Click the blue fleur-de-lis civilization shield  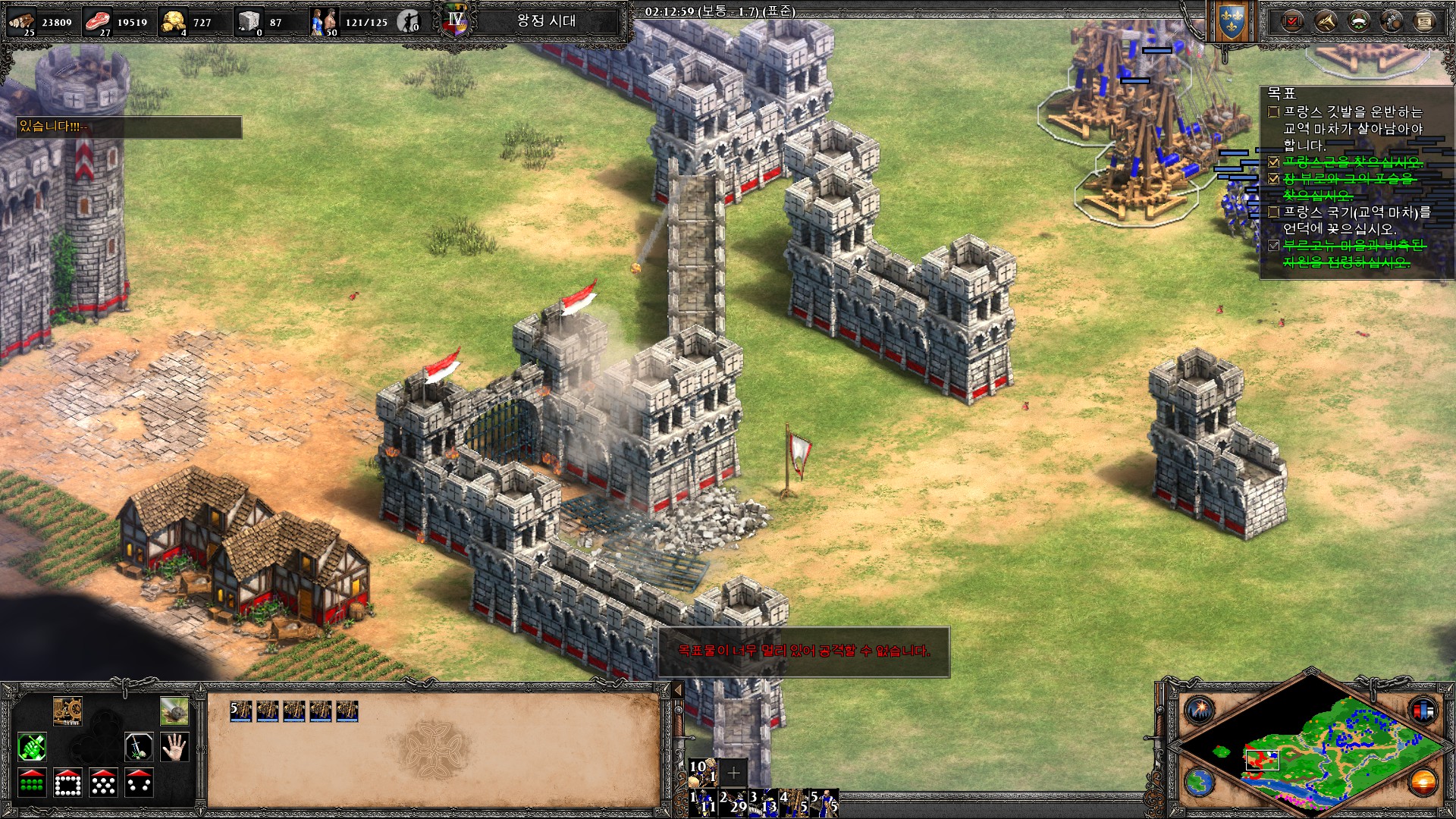[1231, 23]
